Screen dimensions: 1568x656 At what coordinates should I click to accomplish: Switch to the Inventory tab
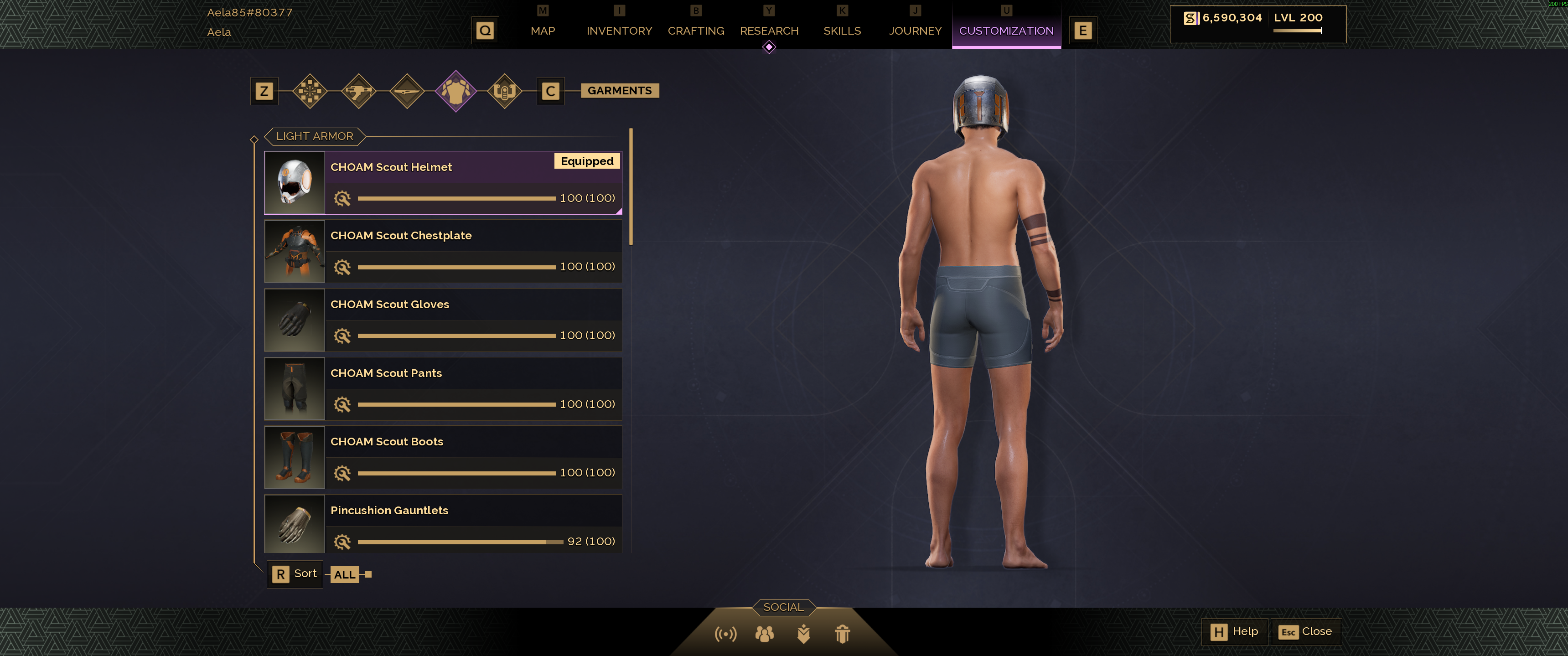618,31
